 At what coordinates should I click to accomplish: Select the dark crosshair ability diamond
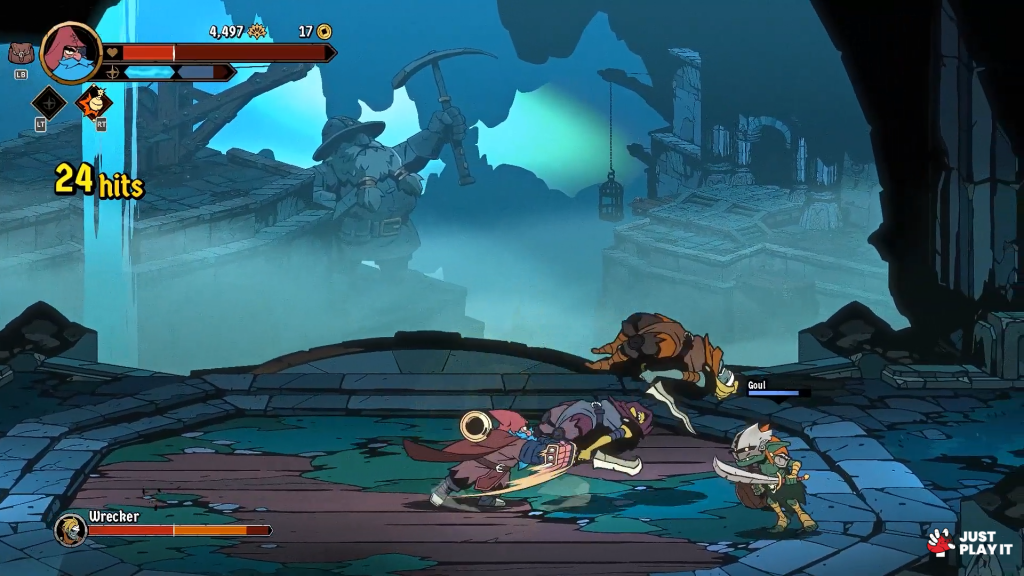[49, 102]
